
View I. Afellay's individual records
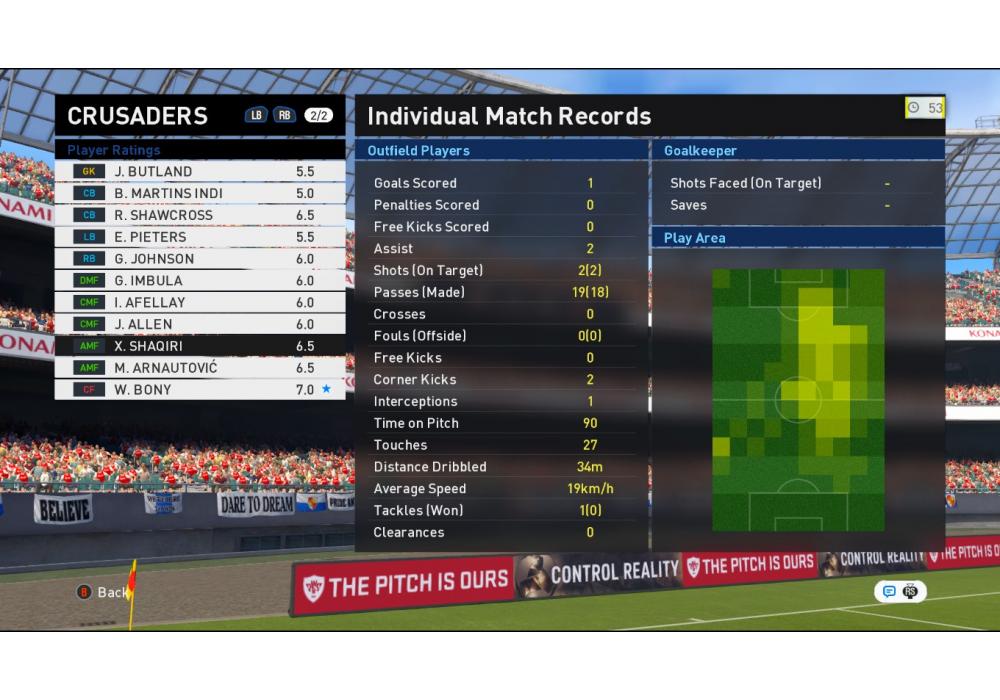point(200,302)
